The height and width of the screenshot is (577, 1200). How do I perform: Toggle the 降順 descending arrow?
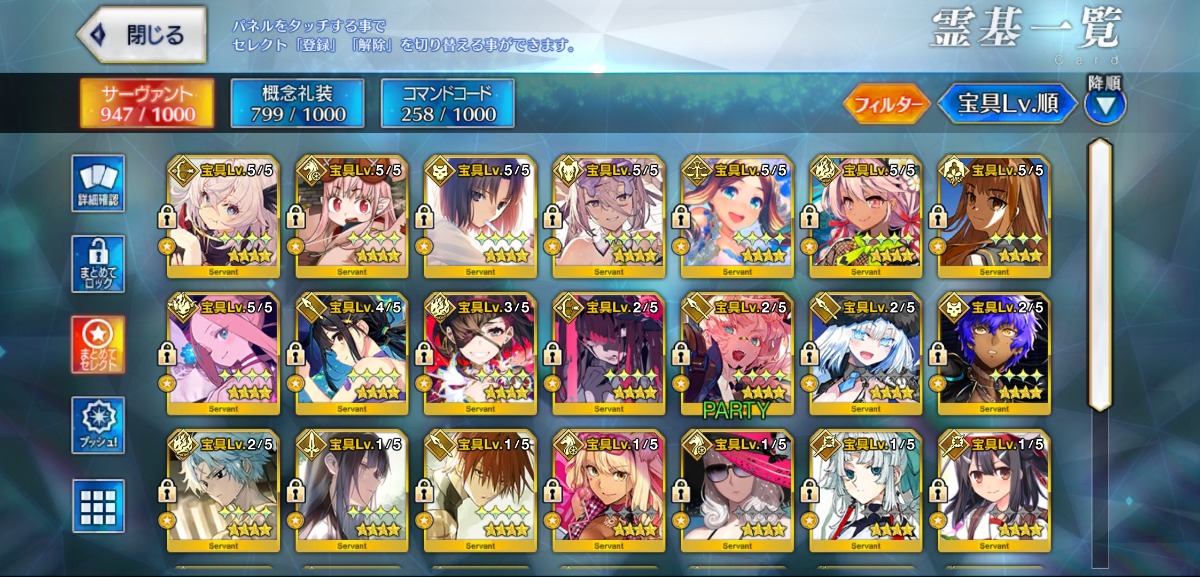[1105, 103]
